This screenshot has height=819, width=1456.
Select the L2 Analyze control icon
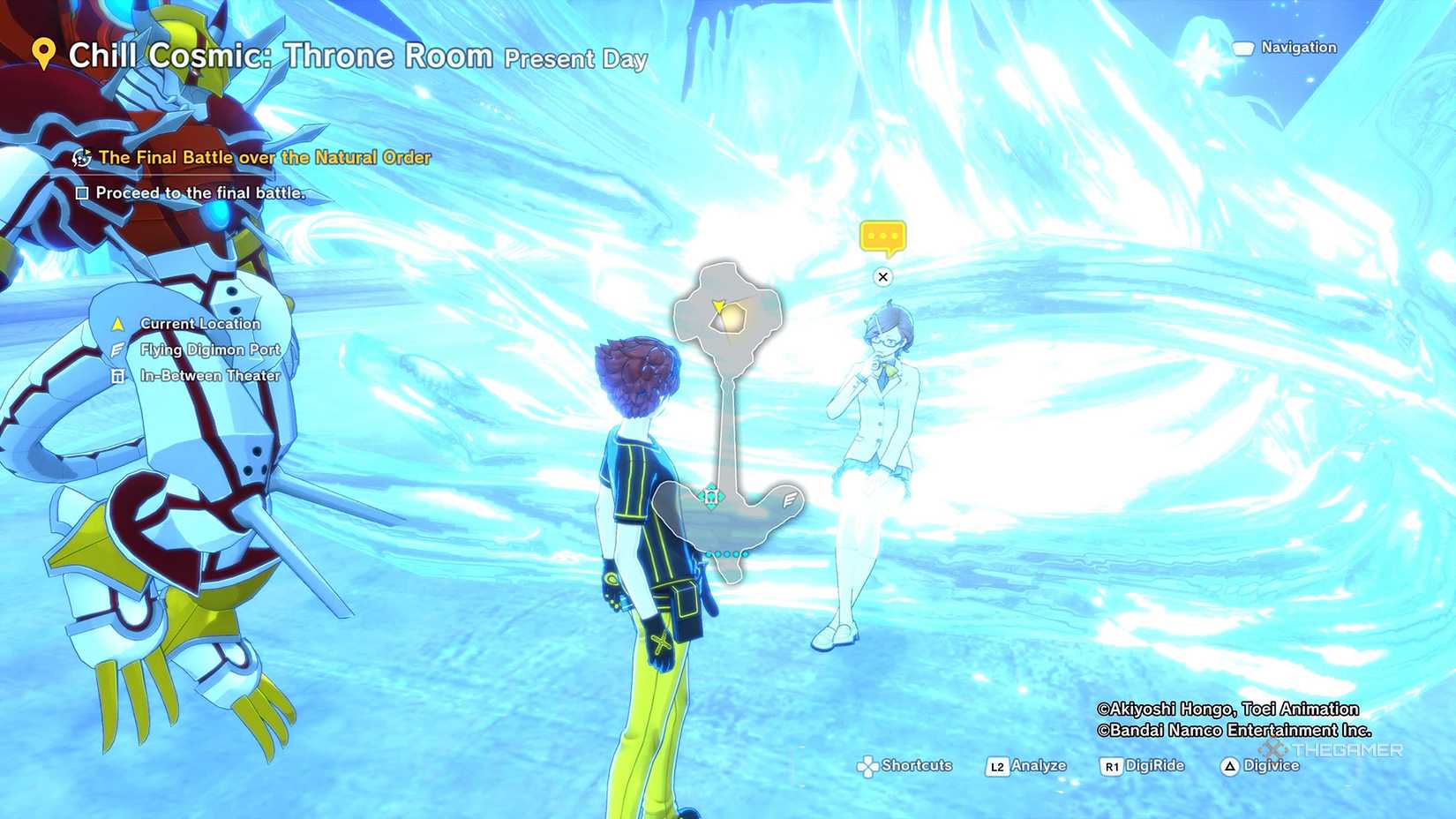click(998, 766)
